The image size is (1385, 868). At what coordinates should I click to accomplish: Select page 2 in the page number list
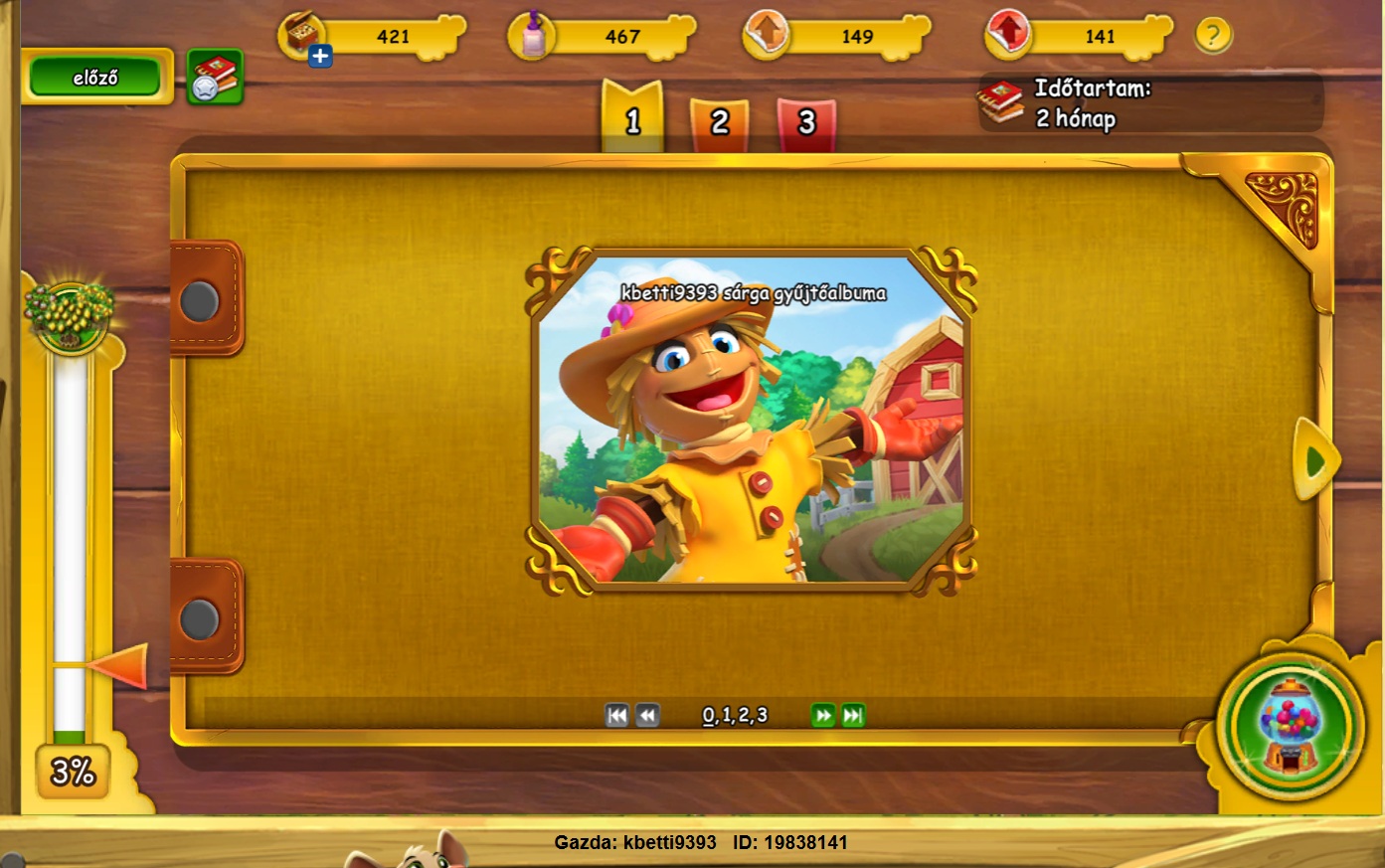click(x=744, y=715)
